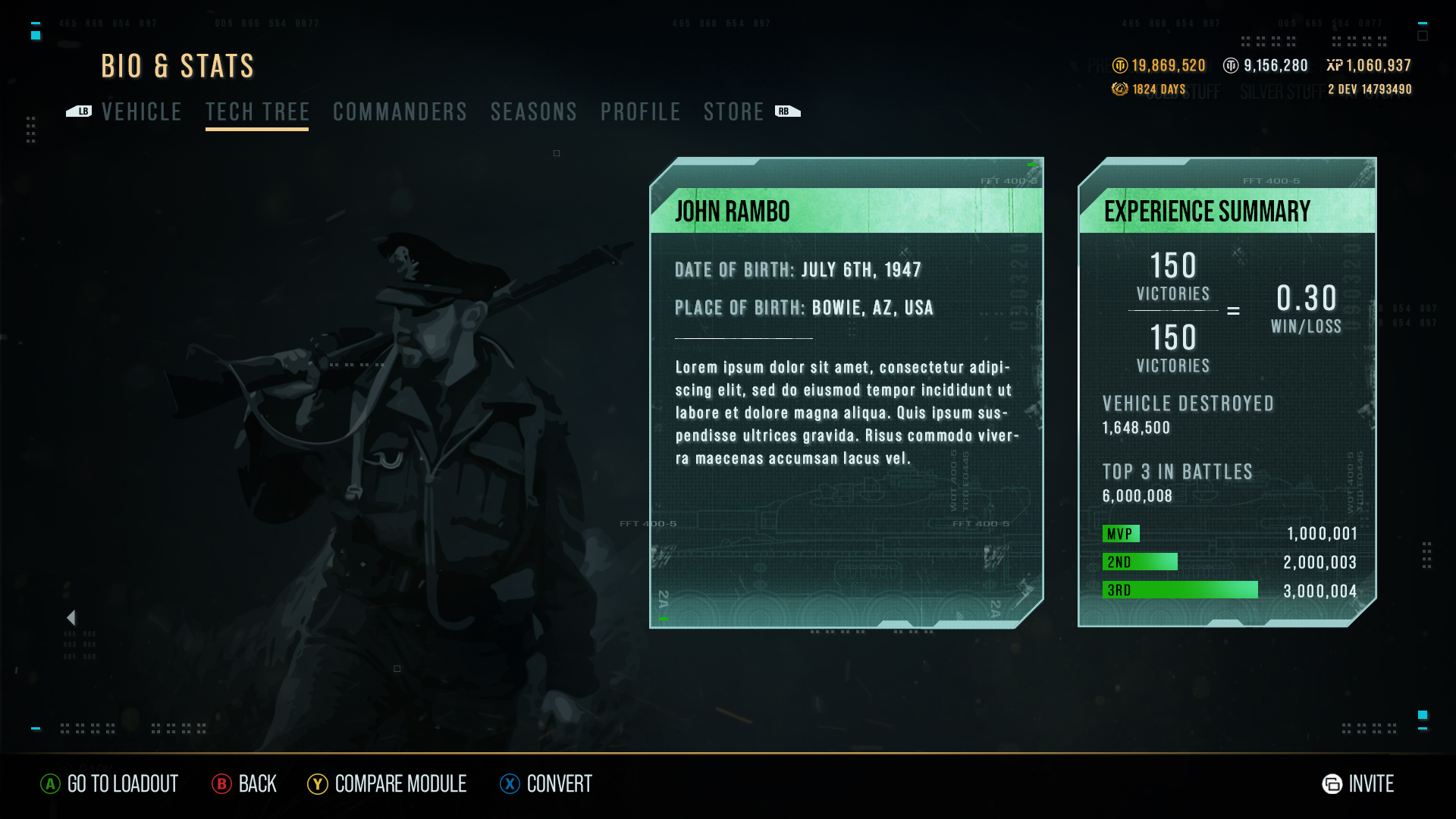Viewport: 1456px width, 819px height.
Task: Switch to the Vehicle tab
Action: click(x=142, y=112)
